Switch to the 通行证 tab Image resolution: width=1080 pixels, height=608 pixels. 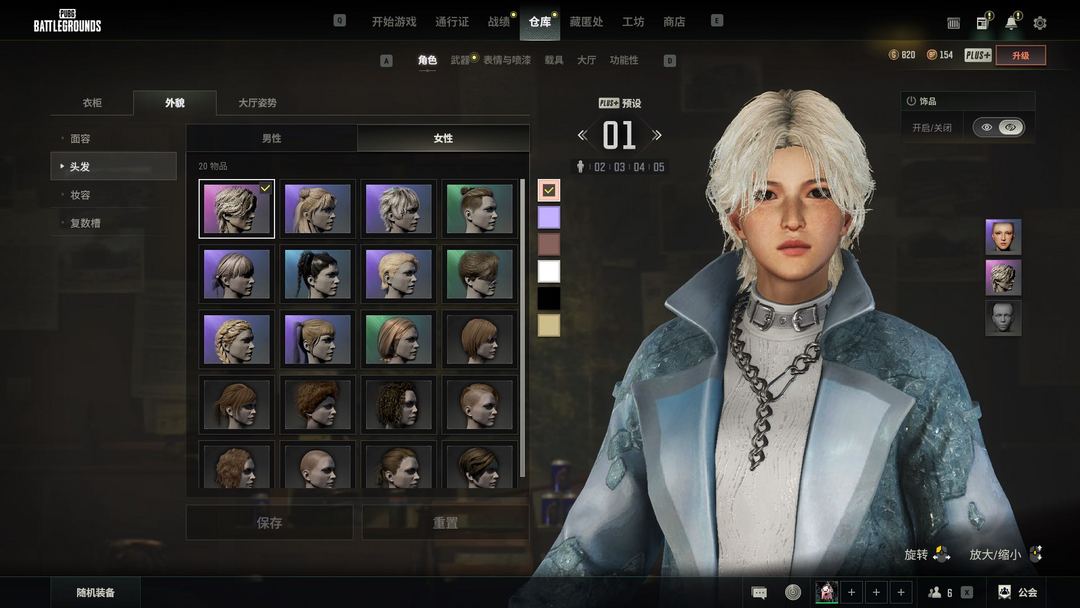(452, 22)
